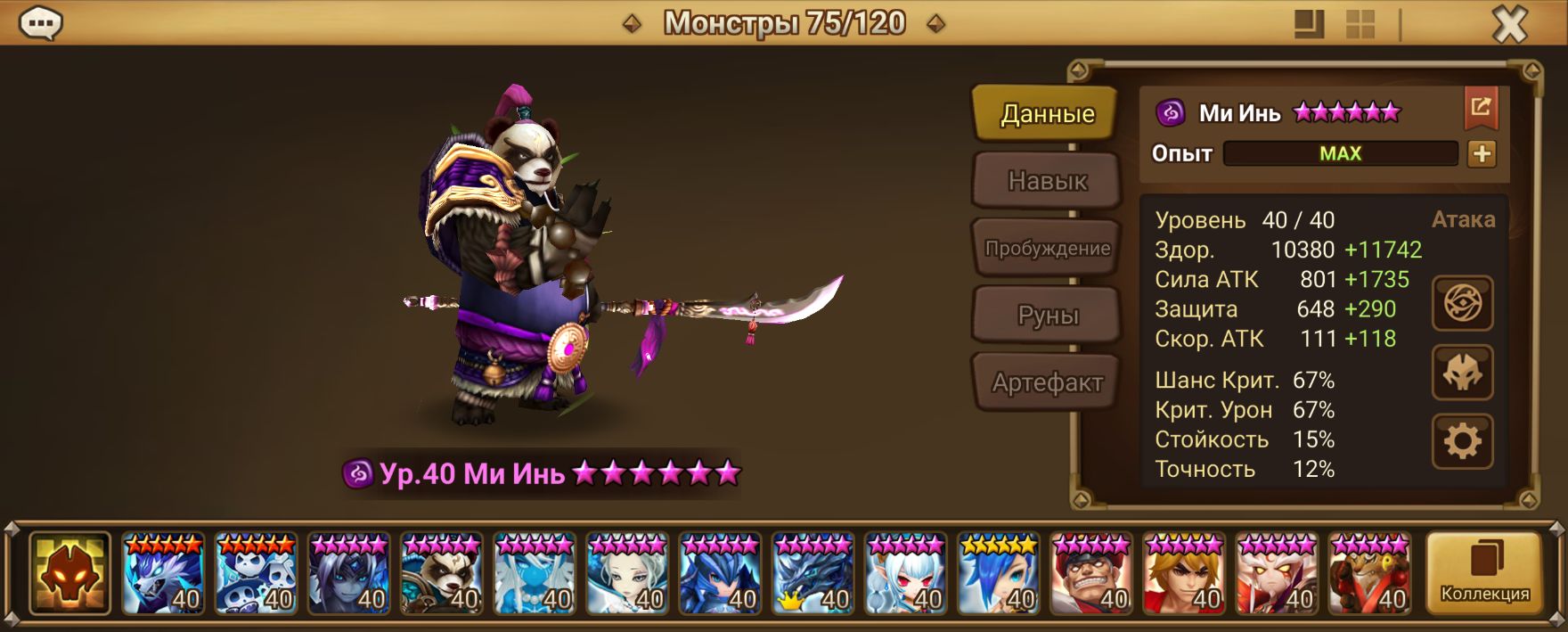Choose the blue werewolf monster thumbnail
The image size is (1568, 632).
pos(164,574)
